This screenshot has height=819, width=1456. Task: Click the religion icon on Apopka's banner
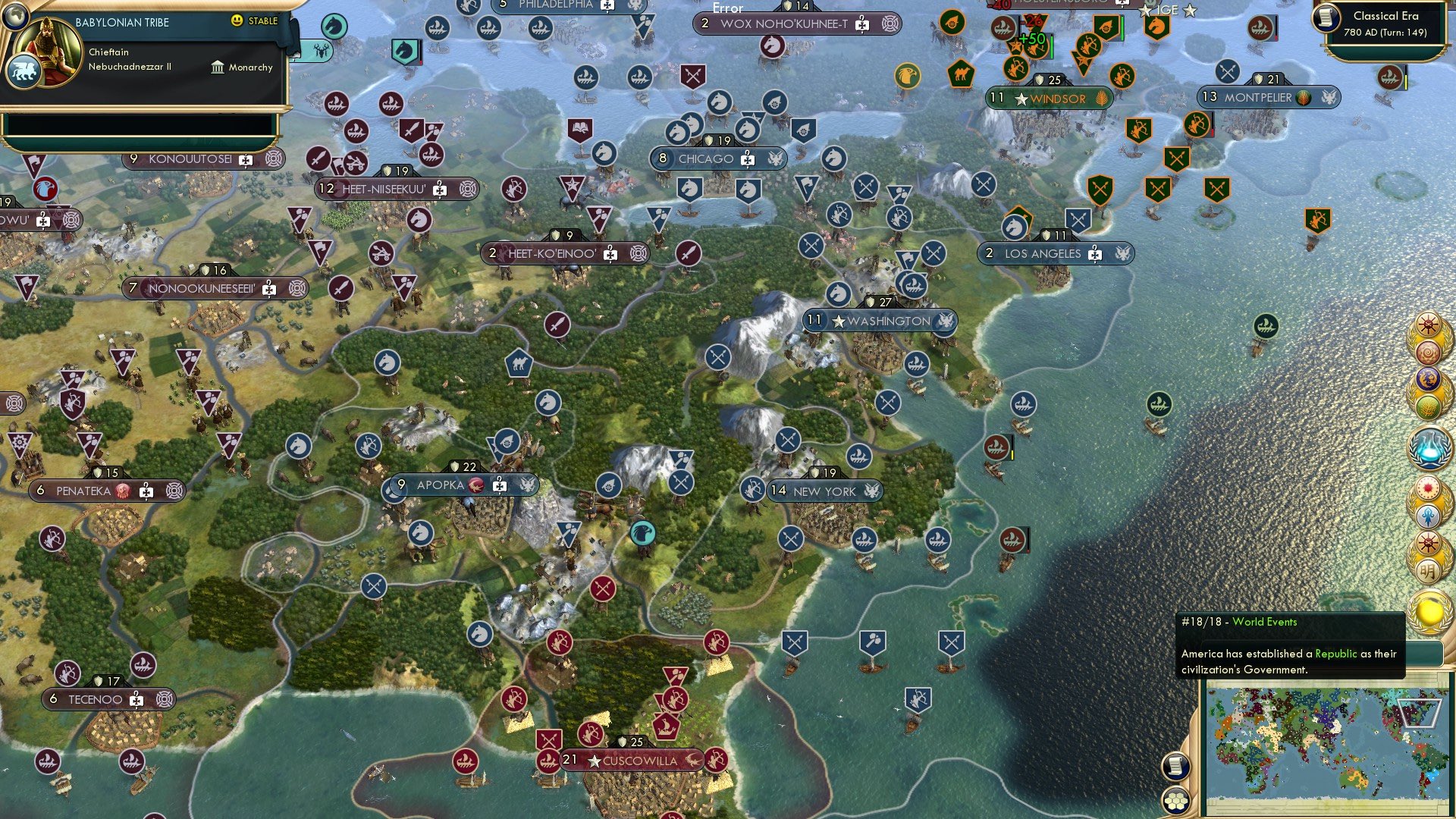click(475, 484)
